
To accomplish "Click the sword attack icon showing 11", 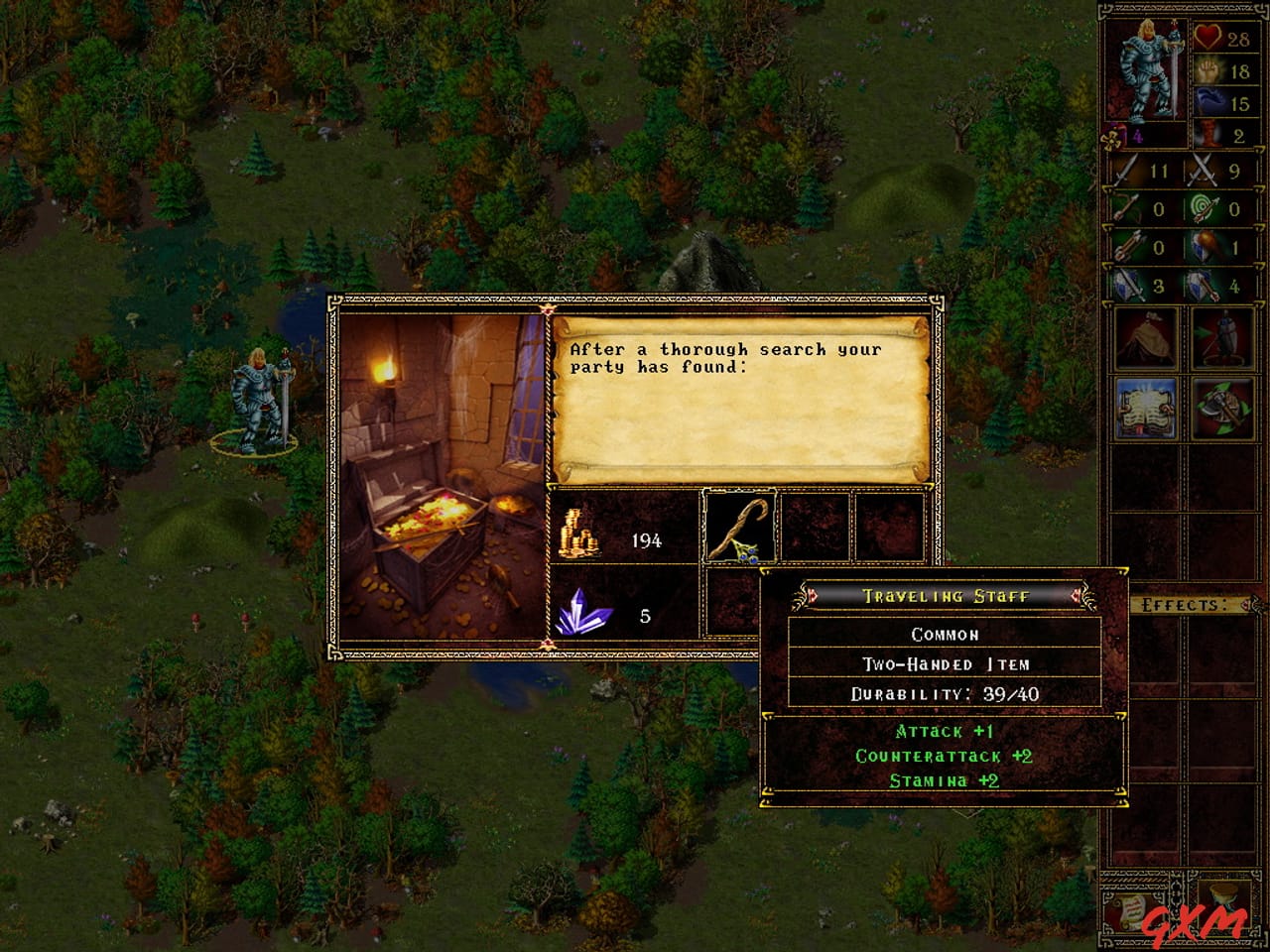I will pos(1123,171).
